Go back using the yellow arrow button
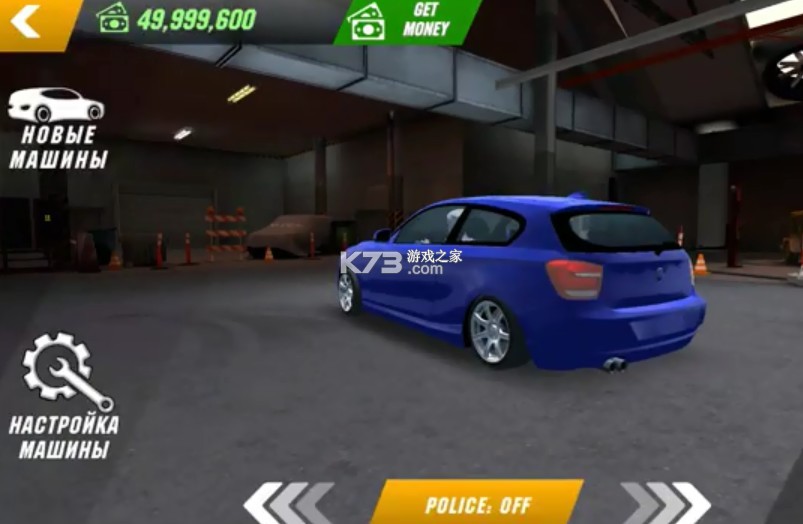The width and height of the screenshot is (803, 524). tap(30, 21)
